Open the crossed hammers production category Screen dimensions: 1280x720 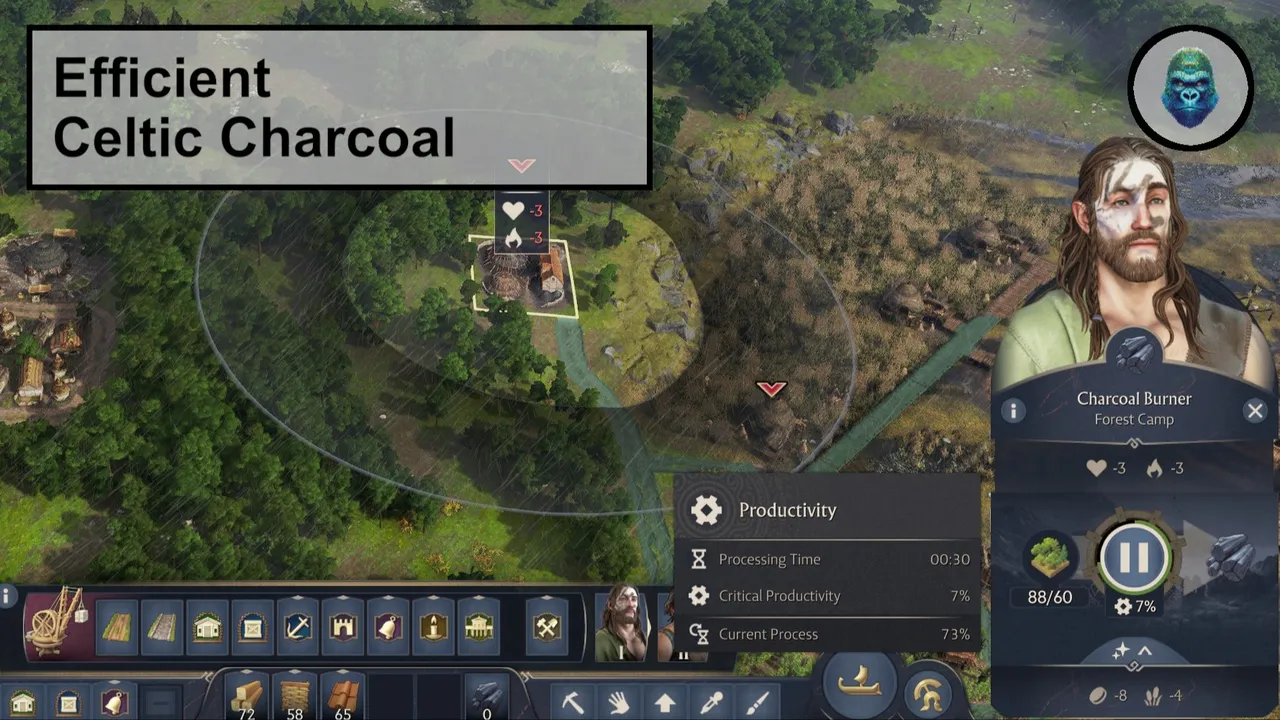546,628
